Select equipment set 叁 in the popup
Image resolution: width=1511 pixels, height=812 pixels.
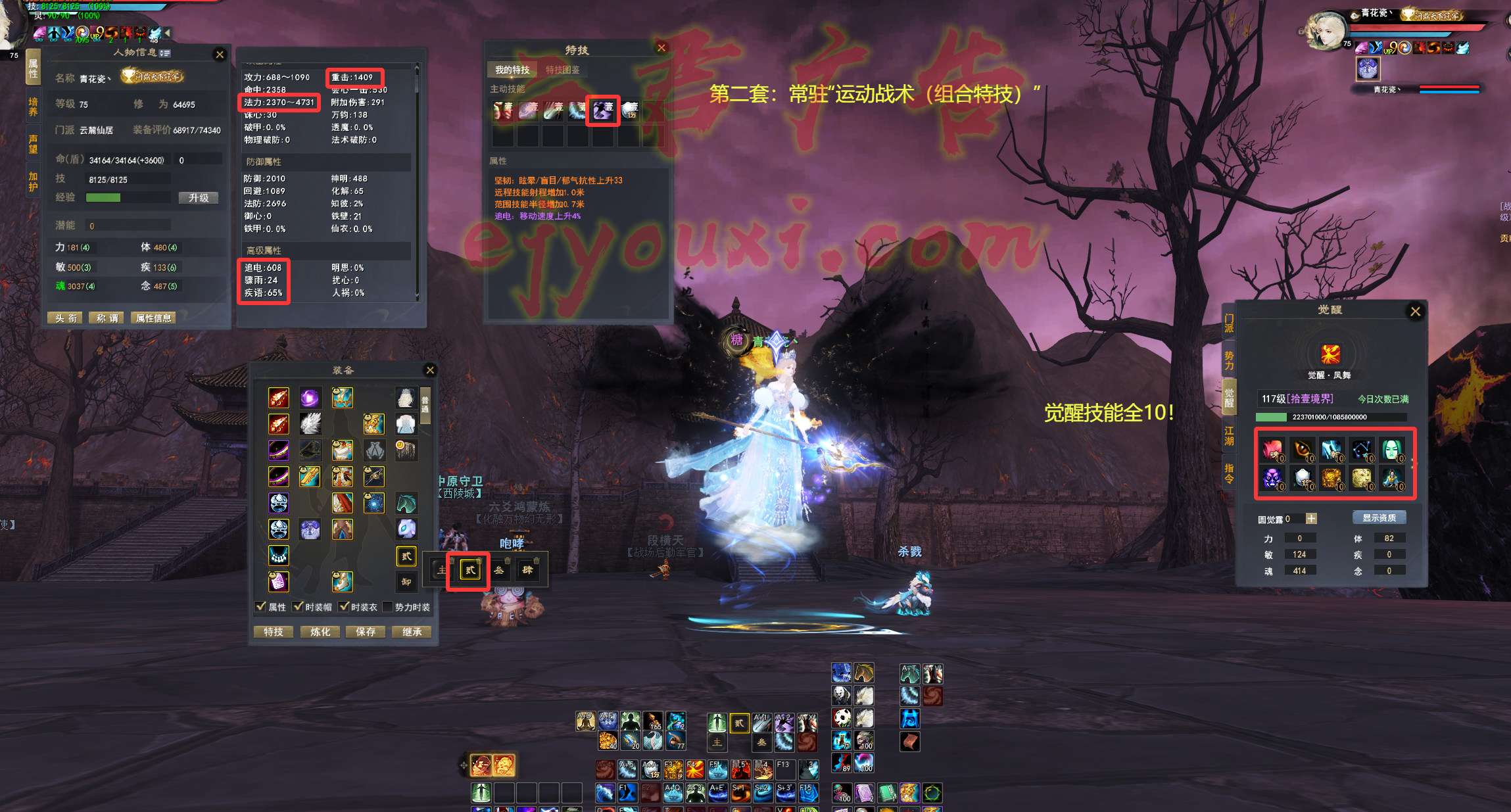point(499,570)
